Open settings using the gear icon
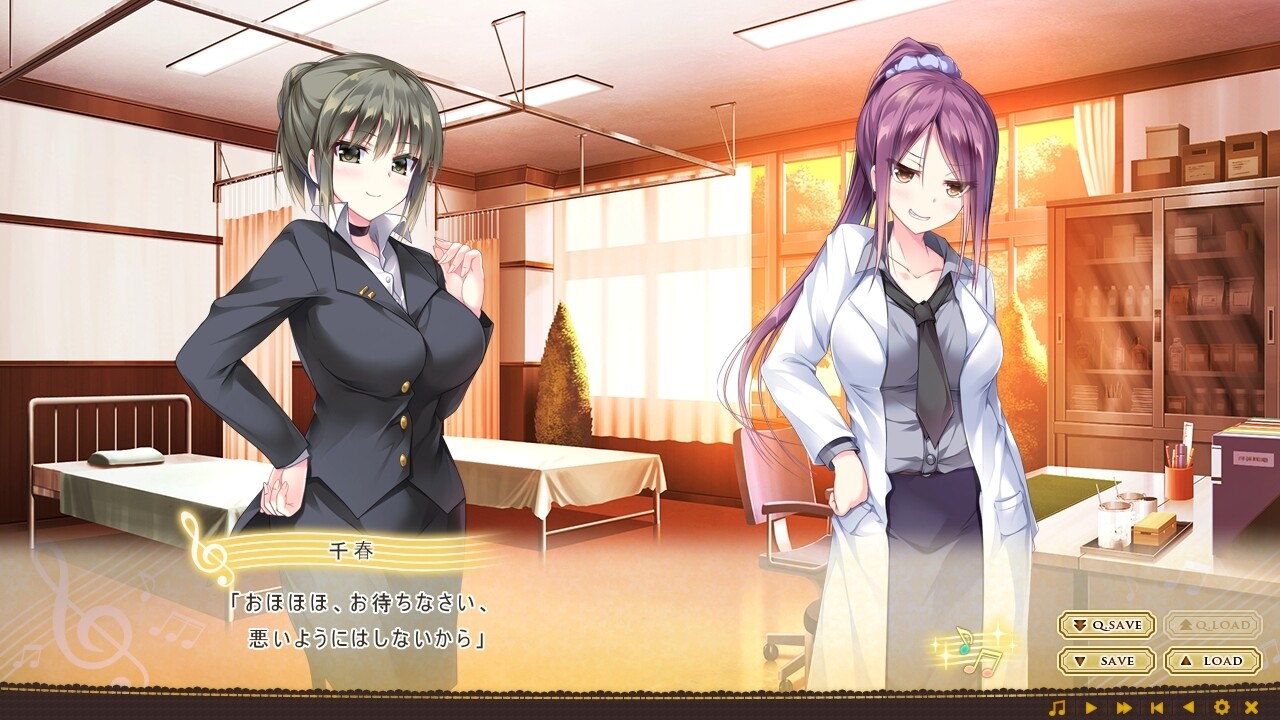 (x=1222, y=706)
